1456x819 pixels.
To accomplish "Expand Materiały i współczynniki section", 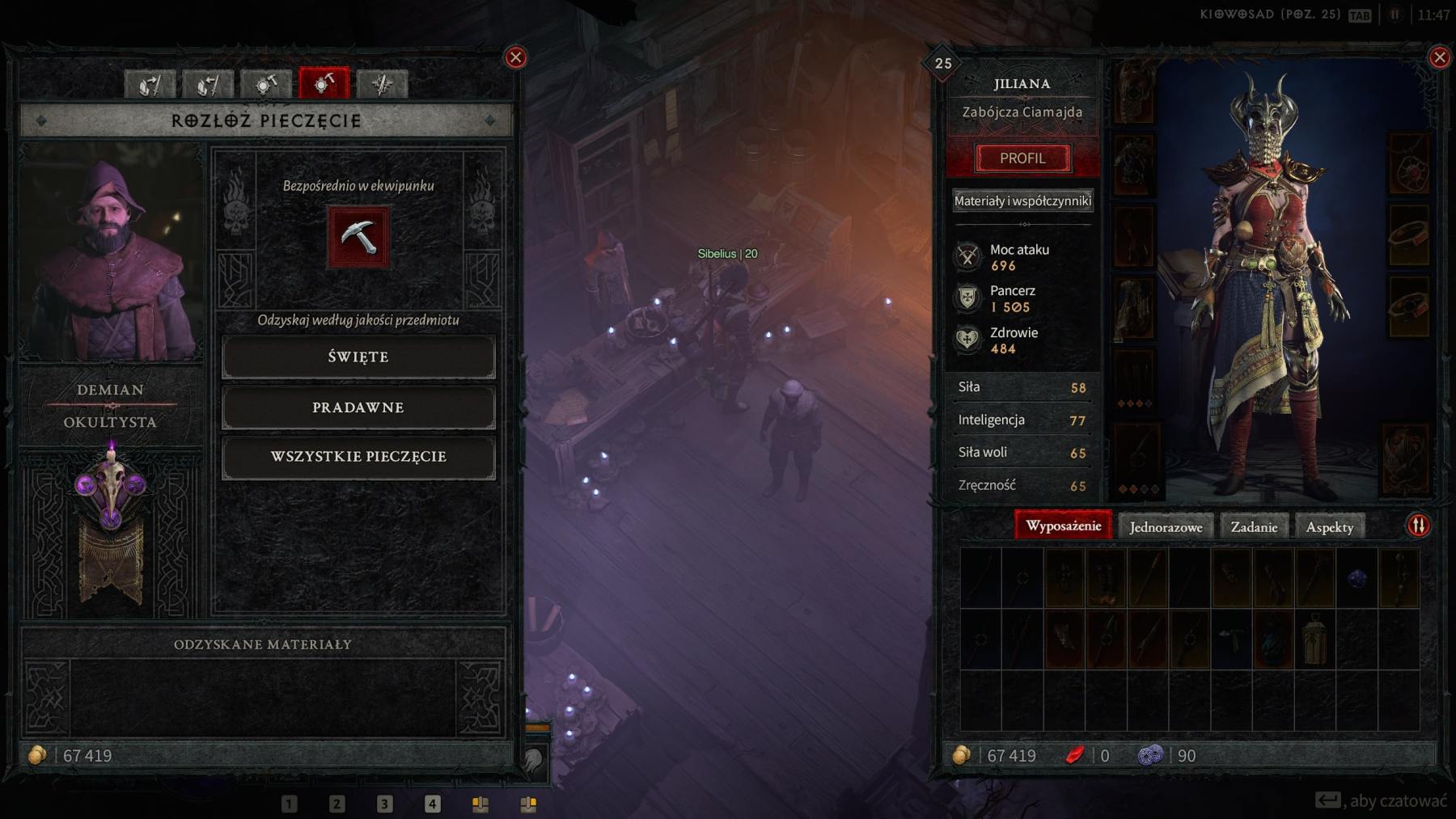I will coord(1022,200).
